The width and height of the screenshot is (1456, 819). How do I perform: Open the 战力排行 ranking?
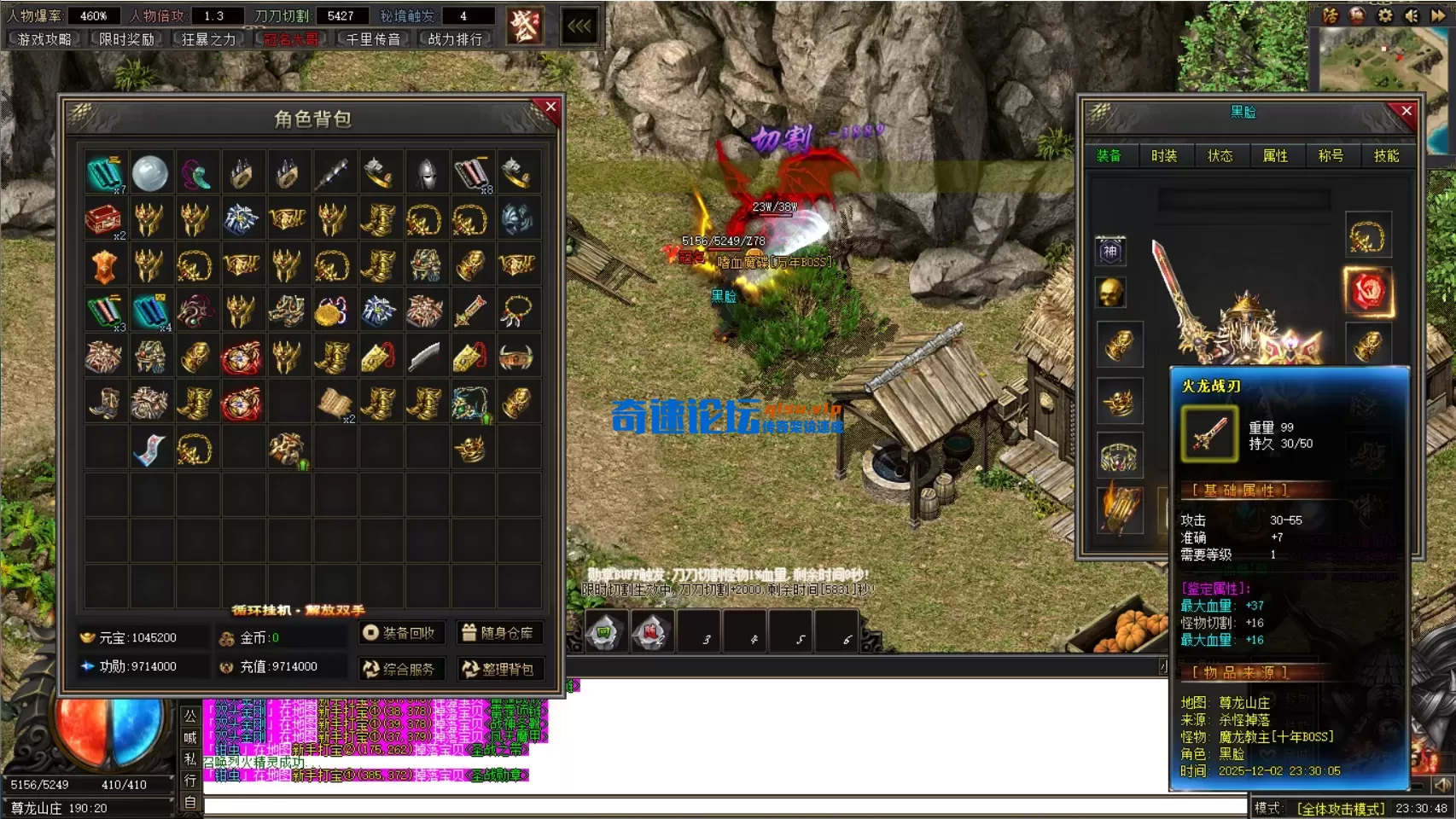click(454, 39)
